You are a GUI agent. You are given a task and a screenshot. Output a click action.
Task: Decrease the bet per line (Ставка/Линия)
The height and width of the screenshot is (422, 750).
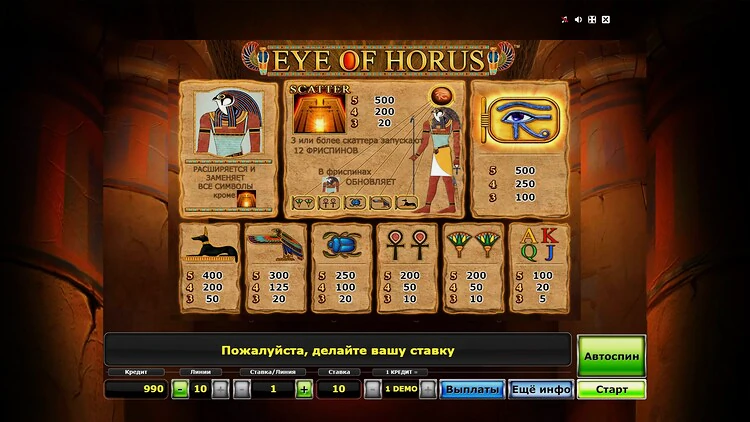(241, 389)
